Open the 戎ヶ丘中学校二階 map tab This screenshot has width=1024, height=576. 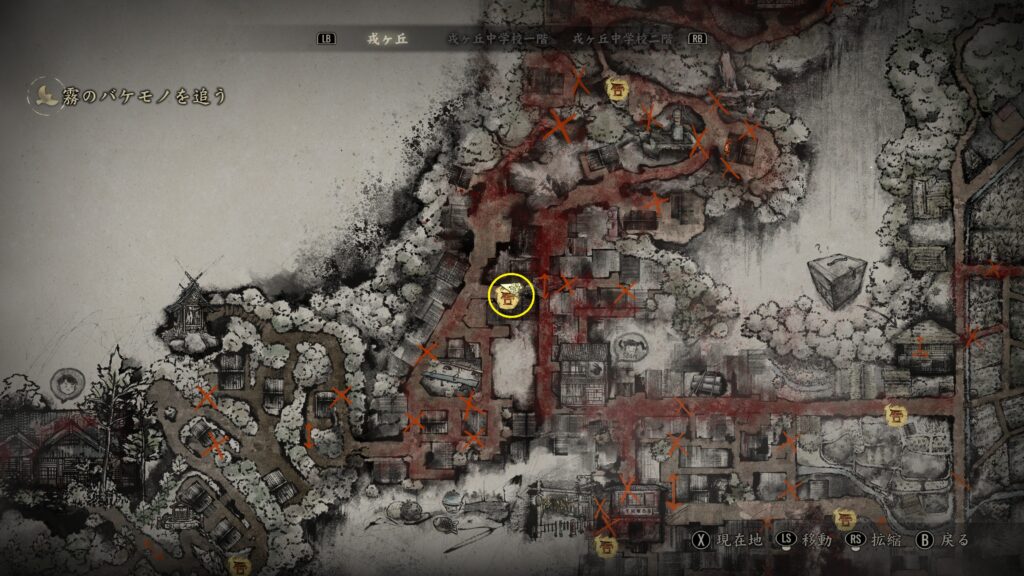pyautogui.click(x=621, y=39)
